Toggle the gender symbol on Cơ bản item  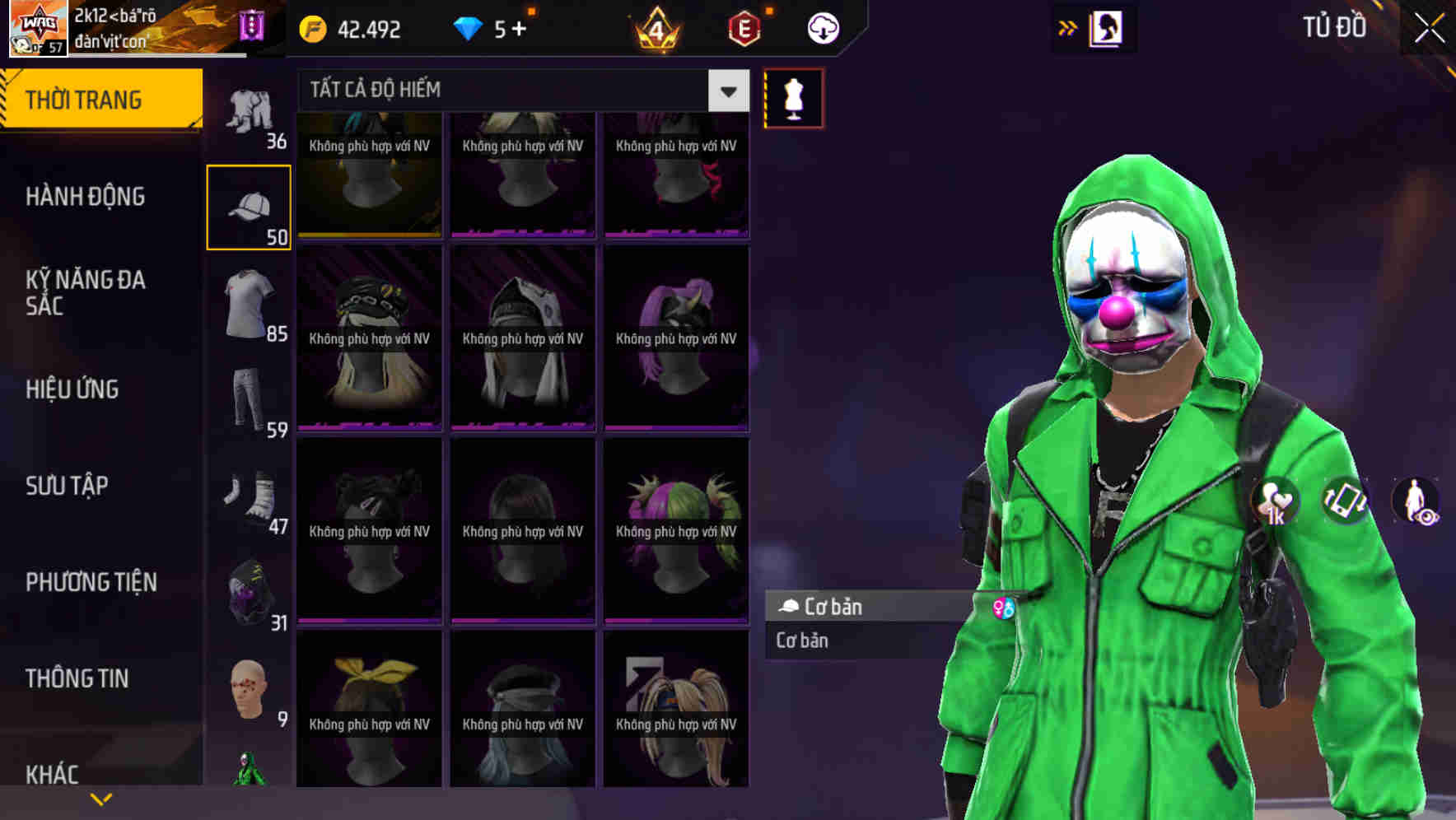1004,607
